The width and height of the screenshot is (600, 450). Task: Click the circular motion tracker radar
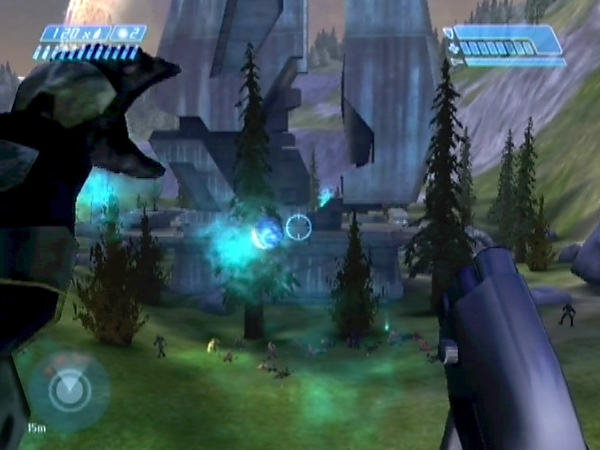[69, 391]
